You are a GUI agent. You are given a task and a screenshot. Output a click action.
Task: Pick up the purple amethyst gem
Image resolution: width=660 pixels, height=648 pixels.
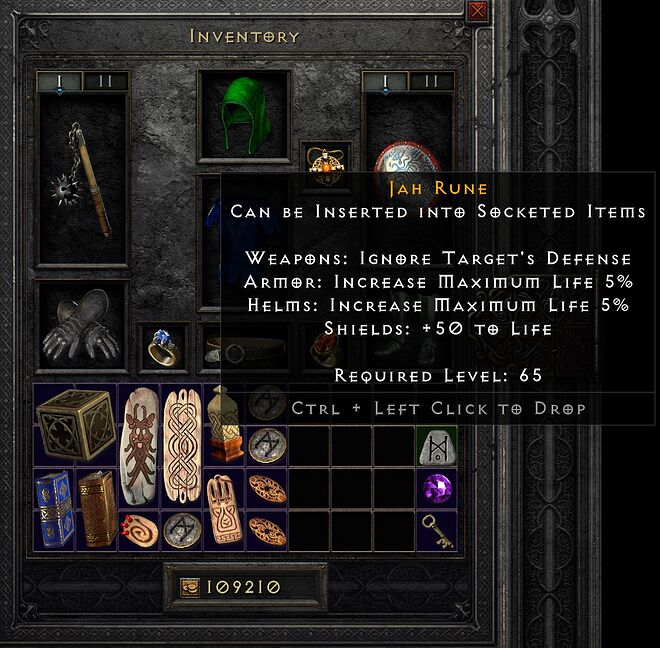(436, 487)
